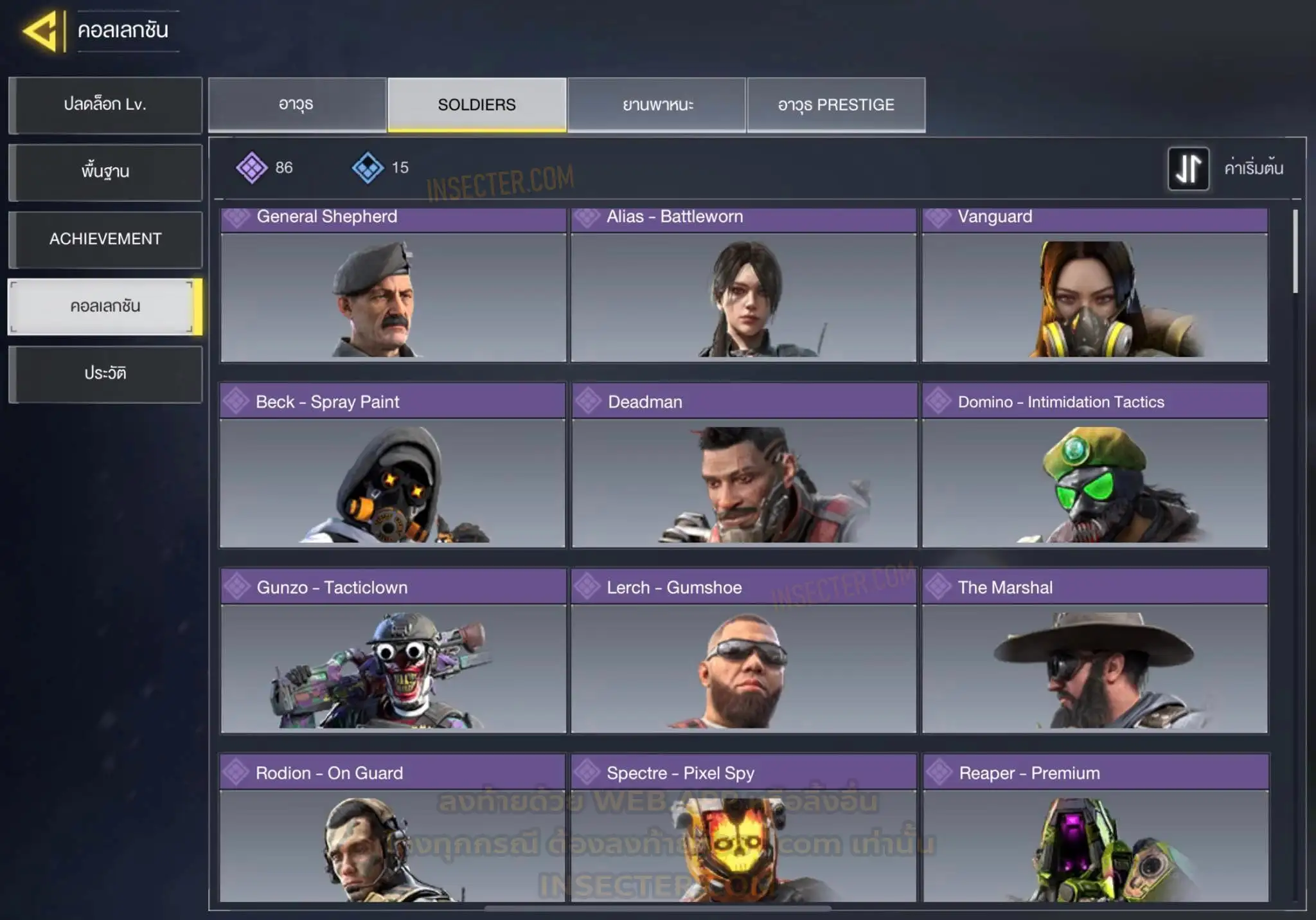Screen dimensions: 1316x920
Task: Select the พื้นฐาน menu entry
Action: pyautogui.click(x=105, y=172)
